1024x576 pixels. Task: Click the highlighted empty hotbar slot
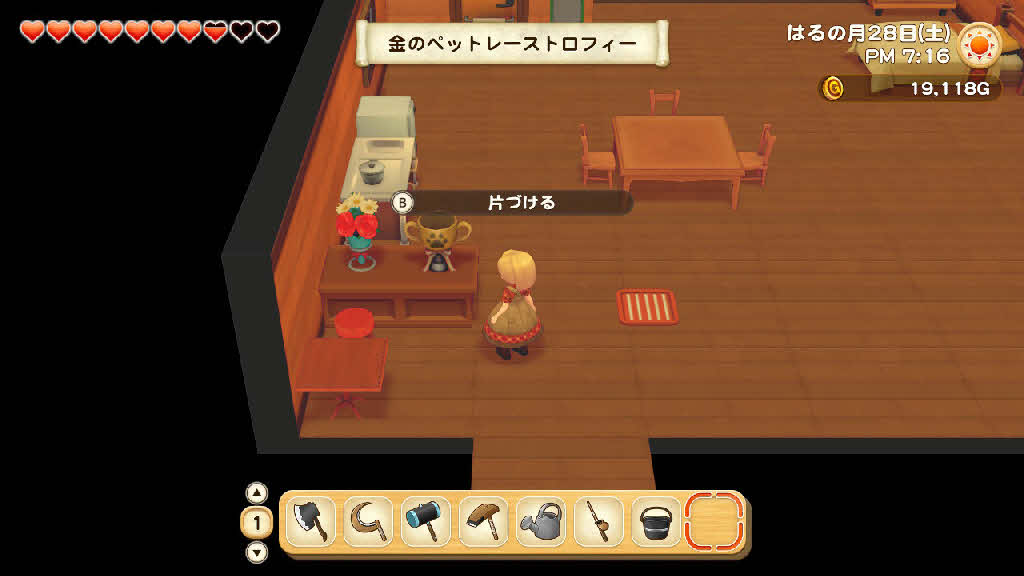point(714,521)
